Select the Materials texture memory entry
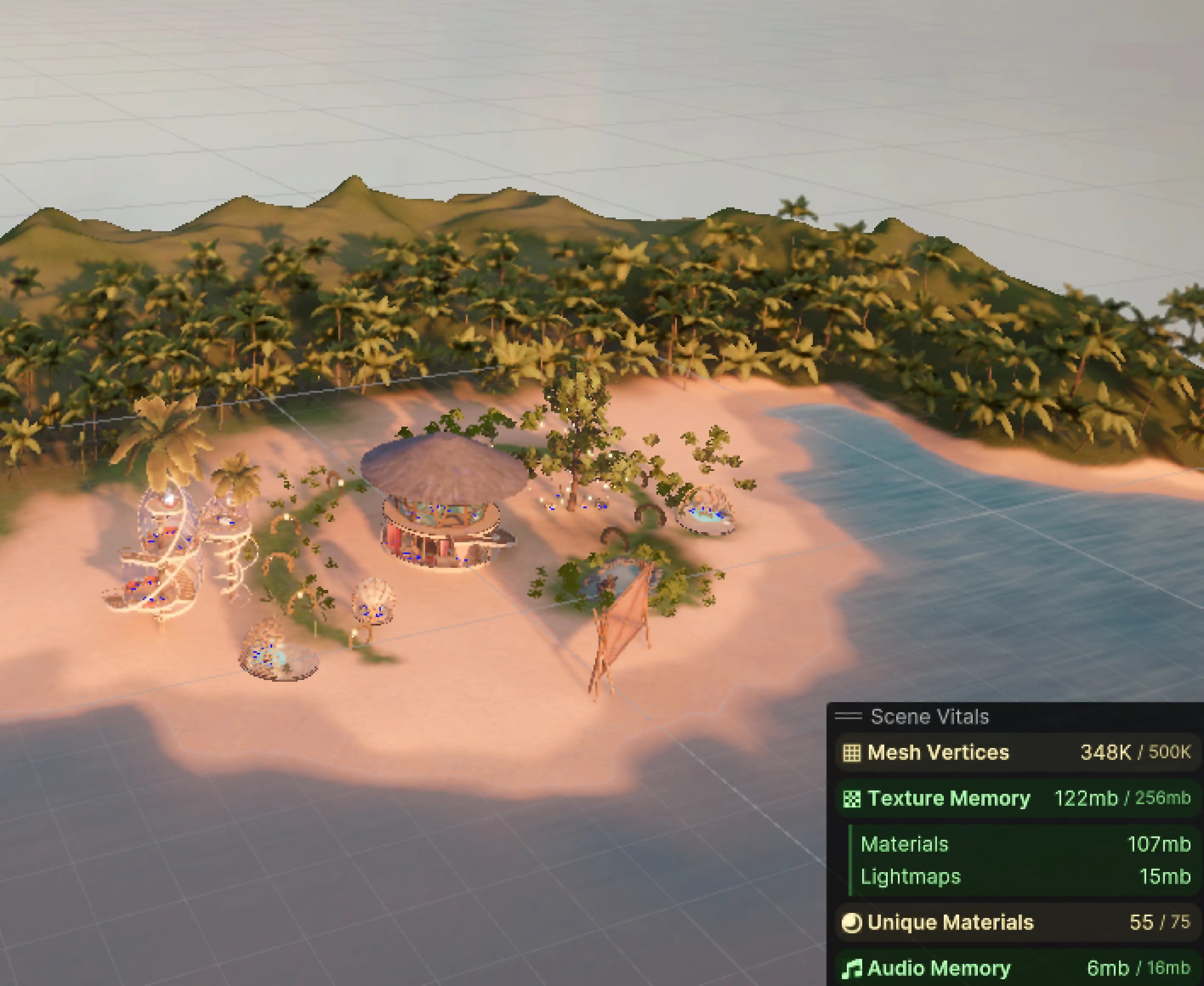Screen dimensions: 1204x986 [1025, 844]
